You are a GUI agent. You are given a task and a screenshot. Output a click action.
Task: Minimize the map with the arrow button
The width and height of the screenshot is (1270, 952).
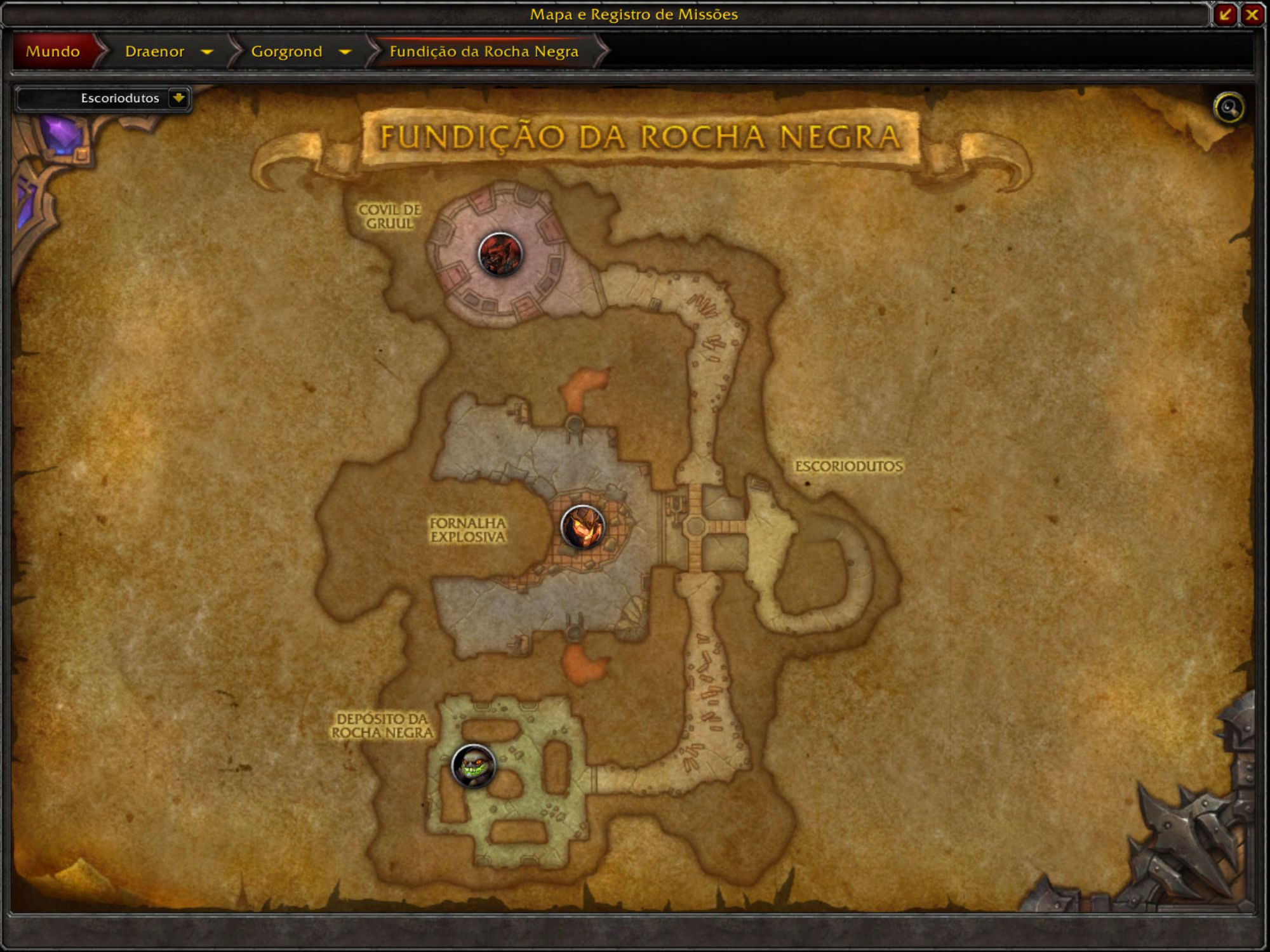pos(1225,15)
